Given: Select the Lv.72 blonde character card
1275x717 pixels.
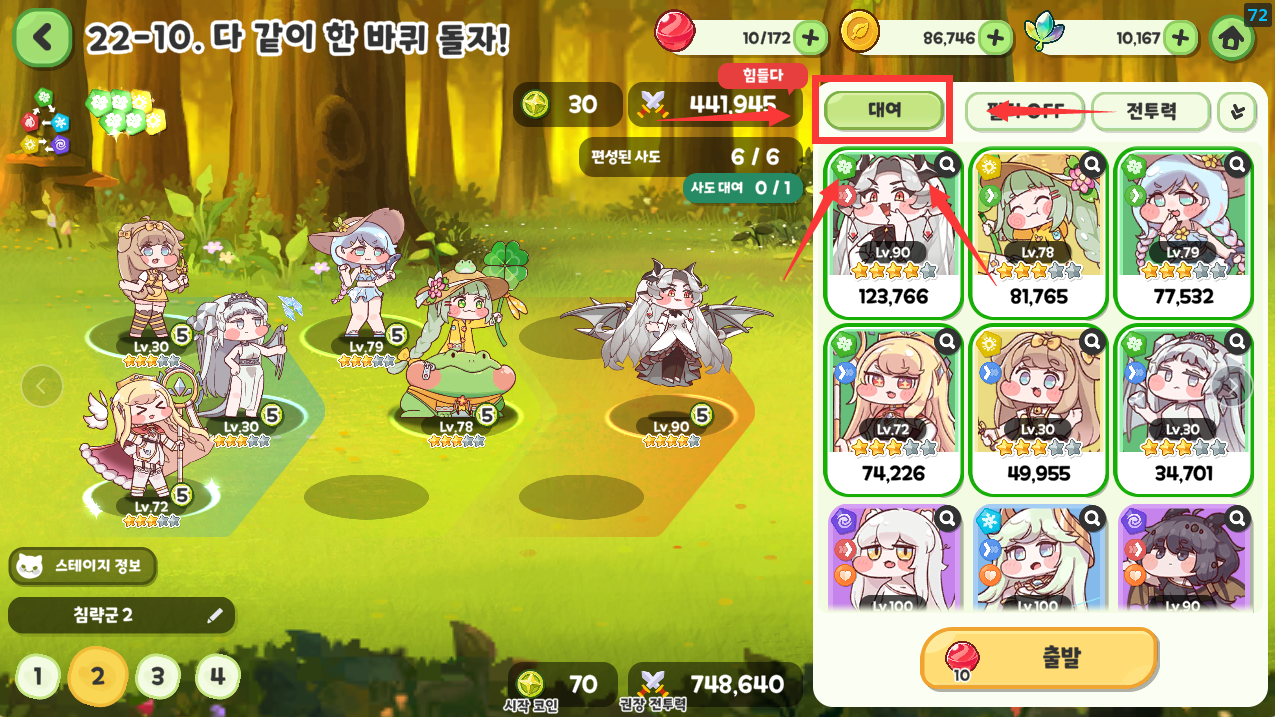Looking at the screenshot, I should pyautogui.click(x=892, y=410).
